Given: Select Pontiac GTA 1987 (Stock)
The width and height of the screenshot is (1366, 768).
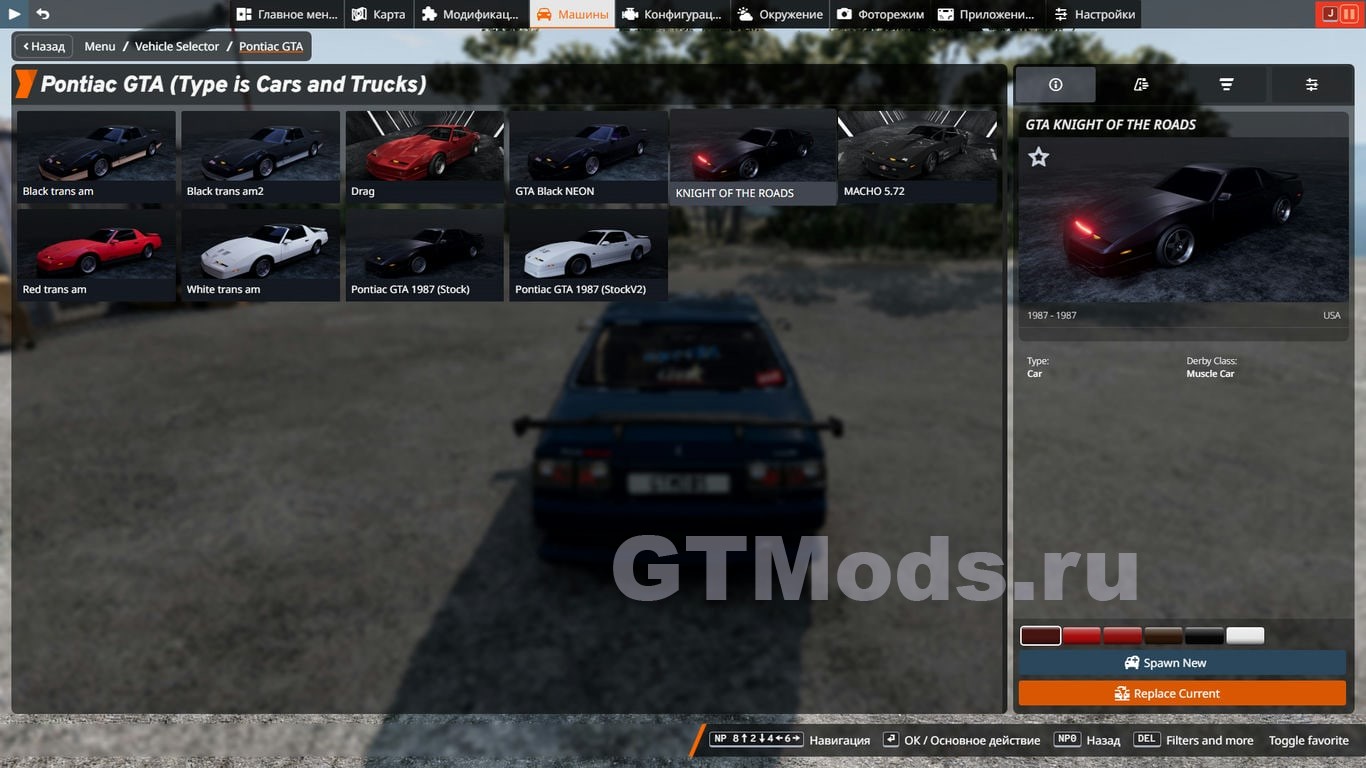Looking at the screenshot, I should pos(424,256).
